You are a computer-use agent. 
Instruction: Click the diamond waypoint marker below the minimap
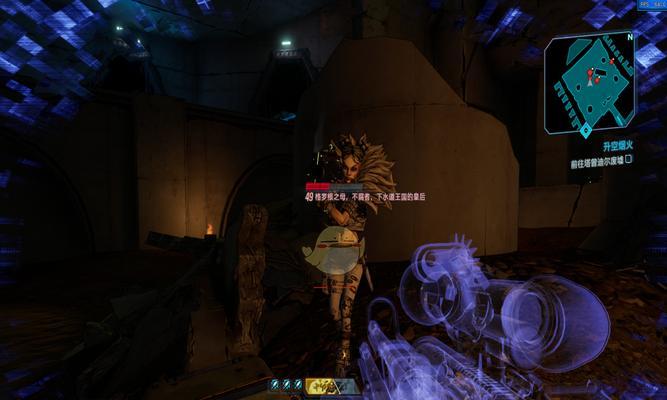click(583, 130)
